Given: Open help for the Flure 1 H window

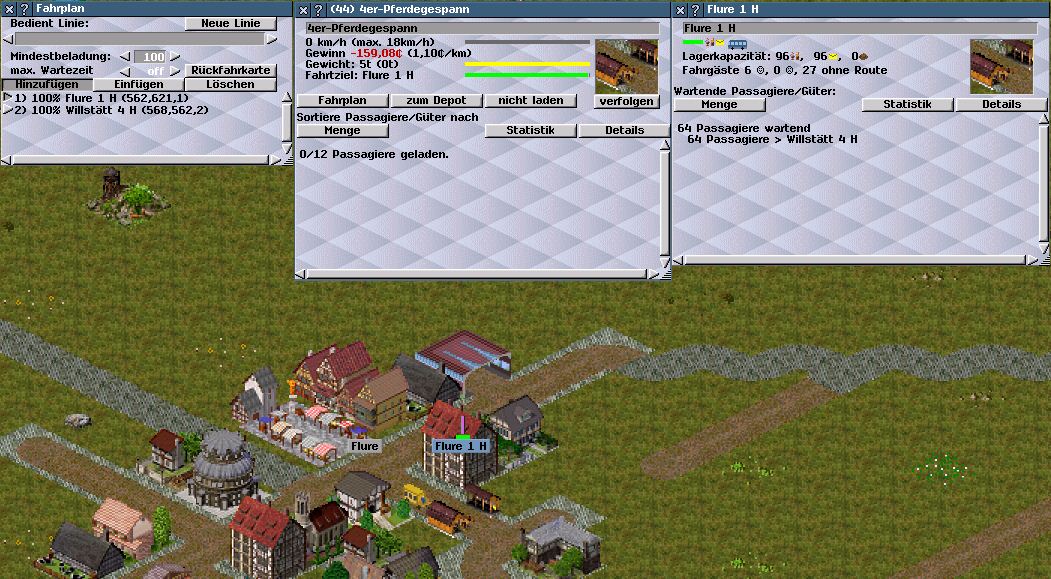Looking at the screenshot, I should click(694, 8).
